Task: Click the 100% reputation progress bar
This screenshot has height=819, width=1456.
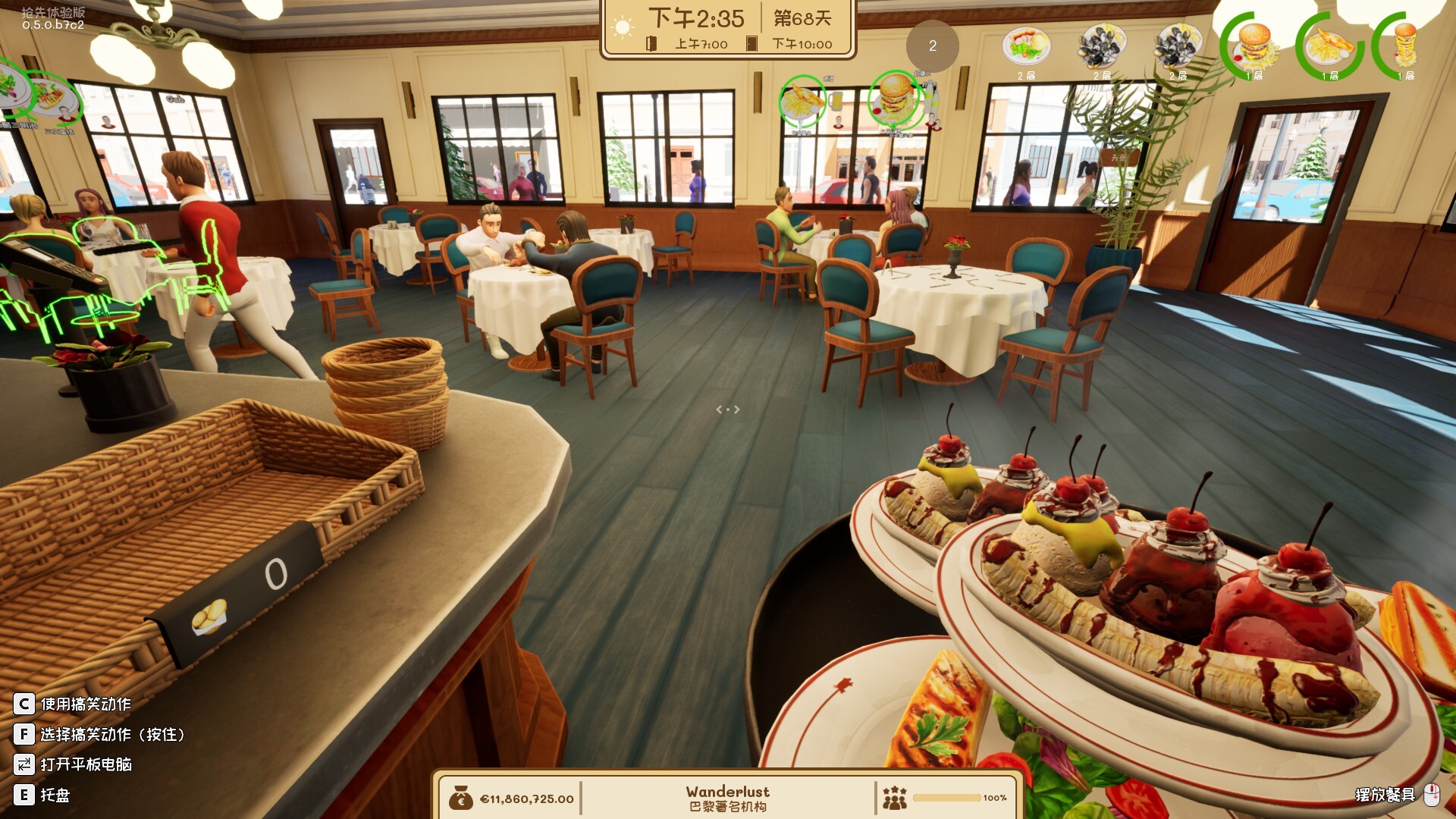Action: (948, 796)
